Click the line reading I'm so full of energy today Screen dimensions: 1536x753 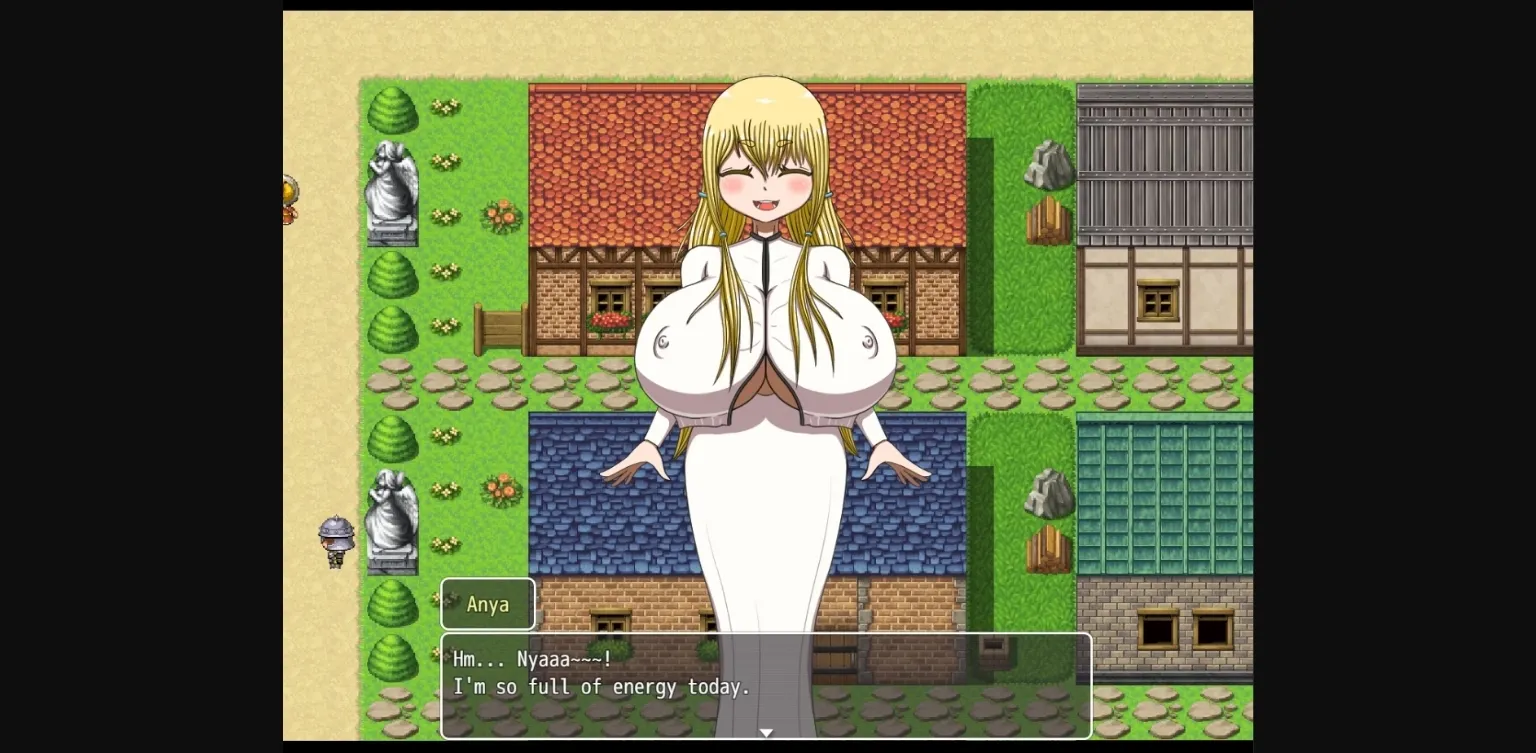(x=600, y=687)
